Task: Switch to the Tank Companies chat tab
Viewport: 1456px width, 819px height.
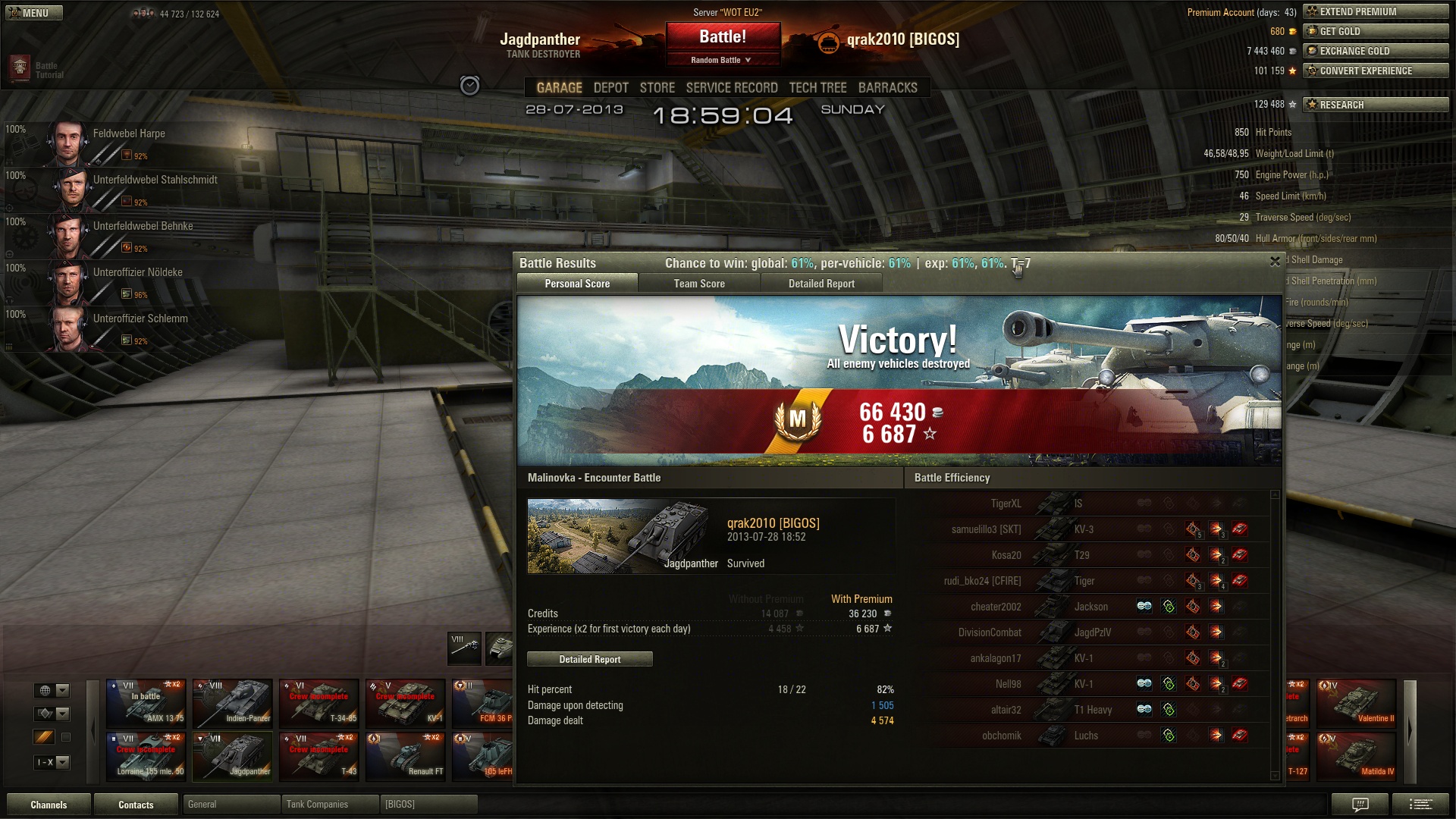Action: pos(329,805)
